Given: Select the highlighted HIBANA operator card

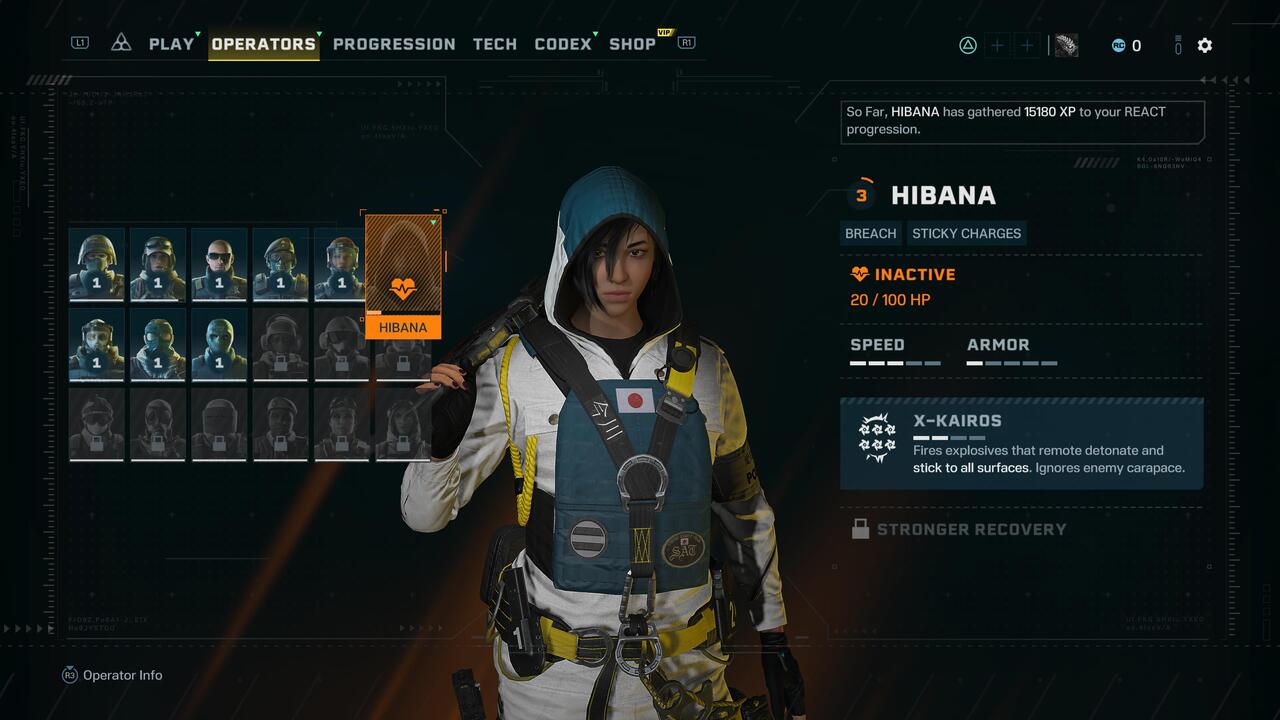Looking at the screenshot, I should (x=403, y=276).
